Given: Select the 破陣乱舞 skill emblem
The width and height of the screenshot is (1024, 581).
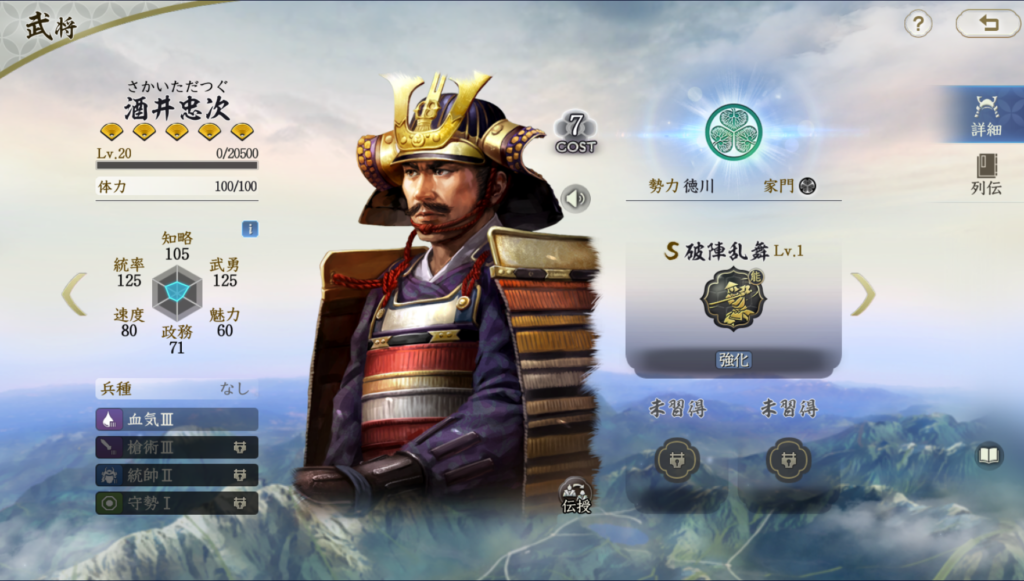Looking at the screenshot, I should pyautogui.click(x=733, y=298).
